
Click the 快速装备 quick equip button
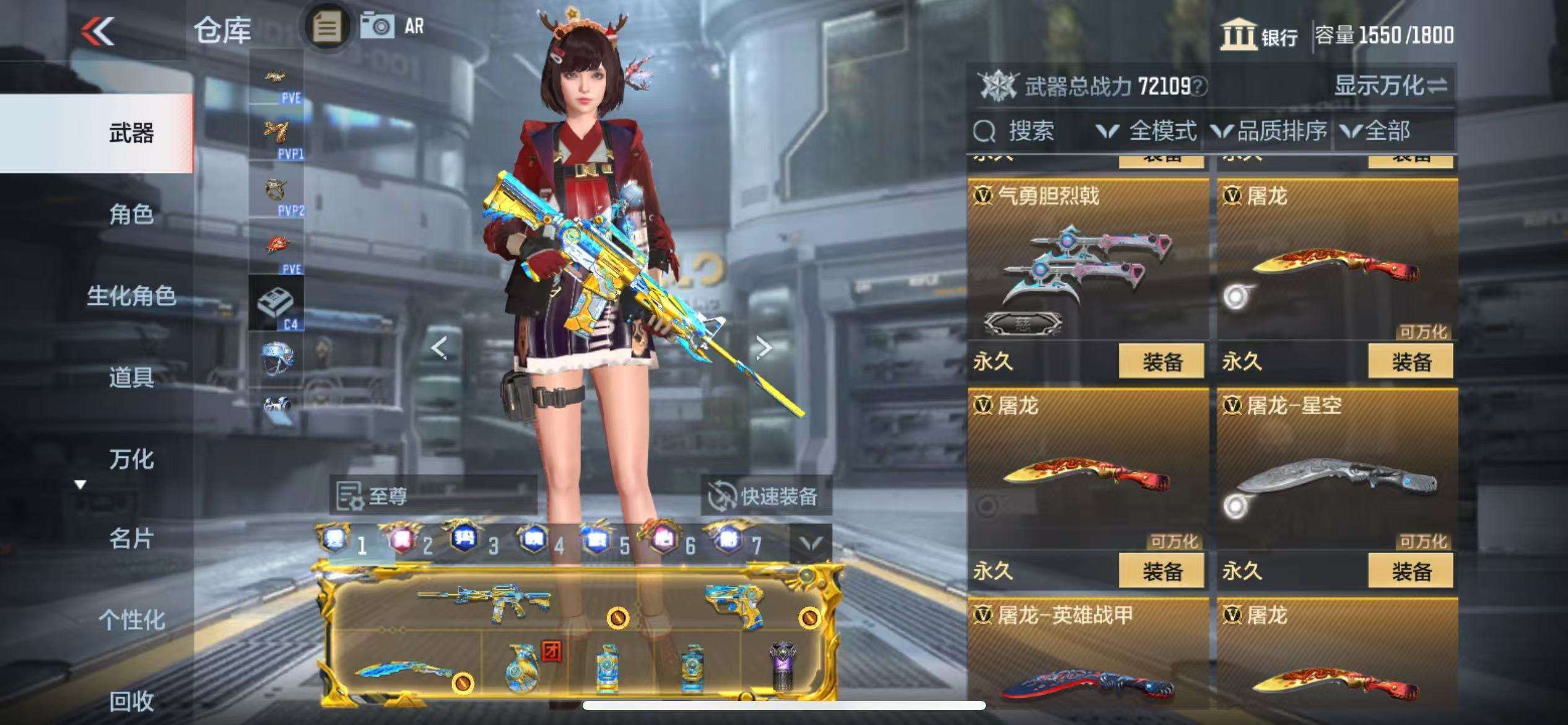(x=765, y=496)
